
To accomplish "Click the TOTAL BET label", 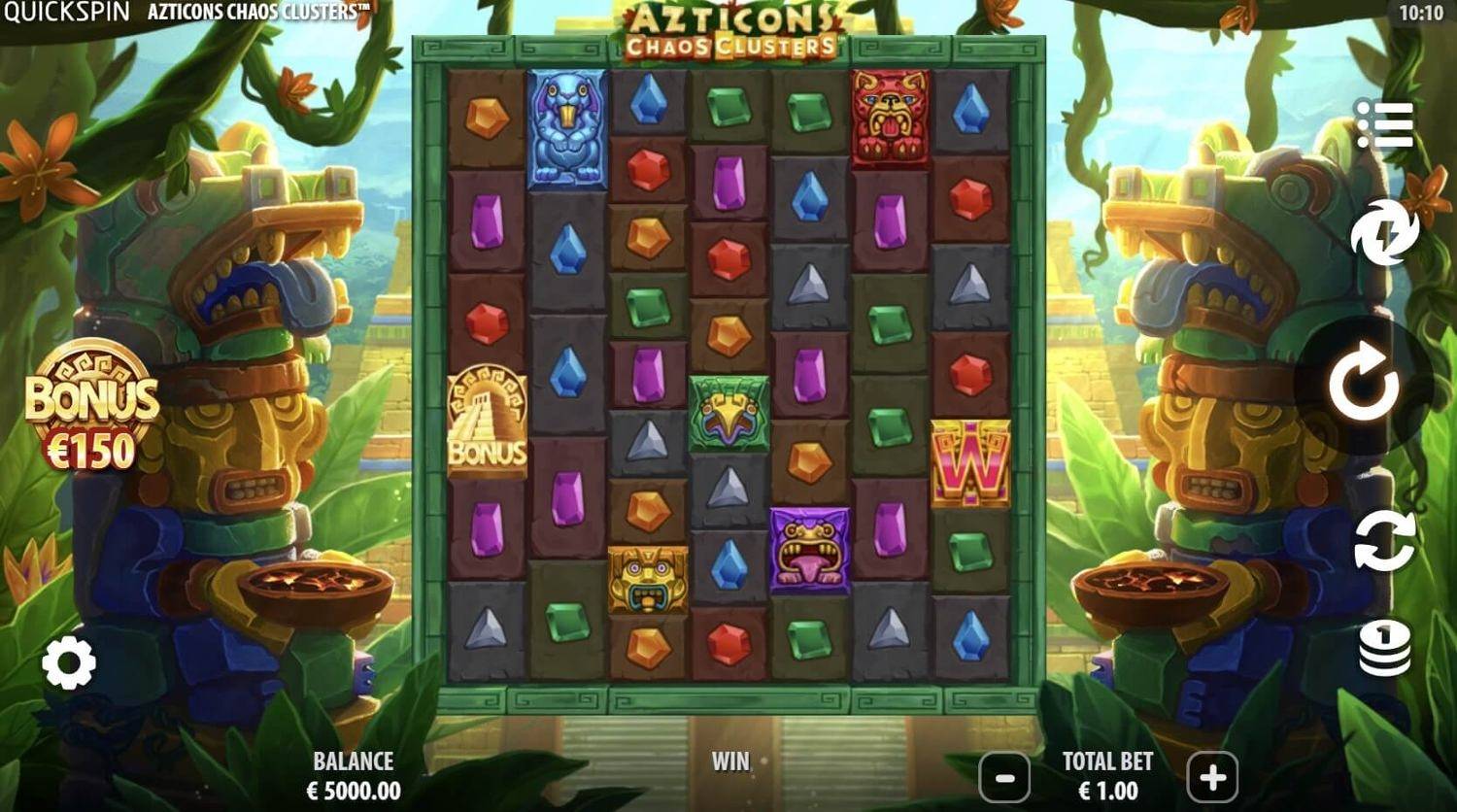I will [1107, 762].
